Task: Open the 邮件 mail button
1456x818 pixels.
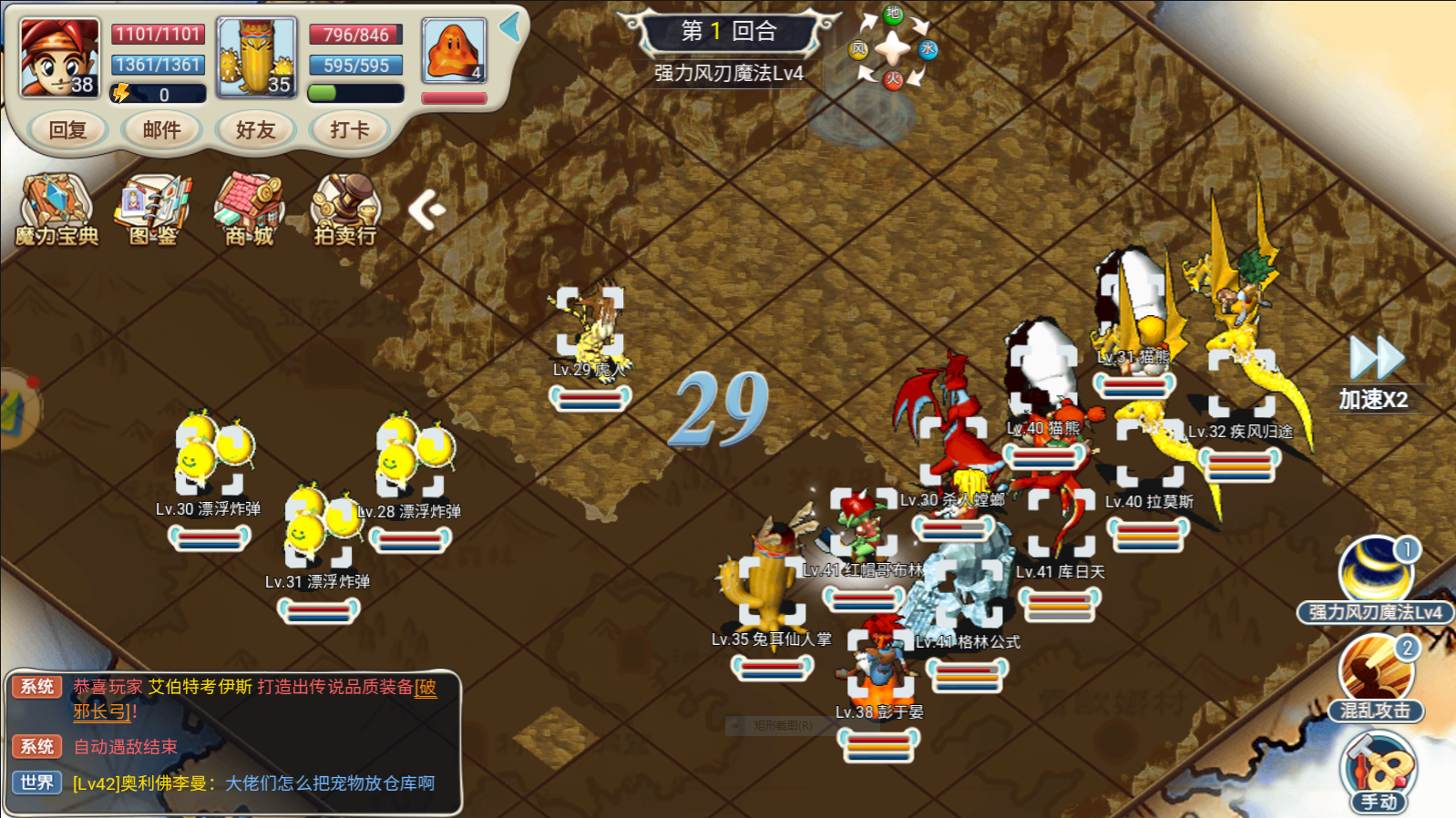Action: (x=161, y=130)
